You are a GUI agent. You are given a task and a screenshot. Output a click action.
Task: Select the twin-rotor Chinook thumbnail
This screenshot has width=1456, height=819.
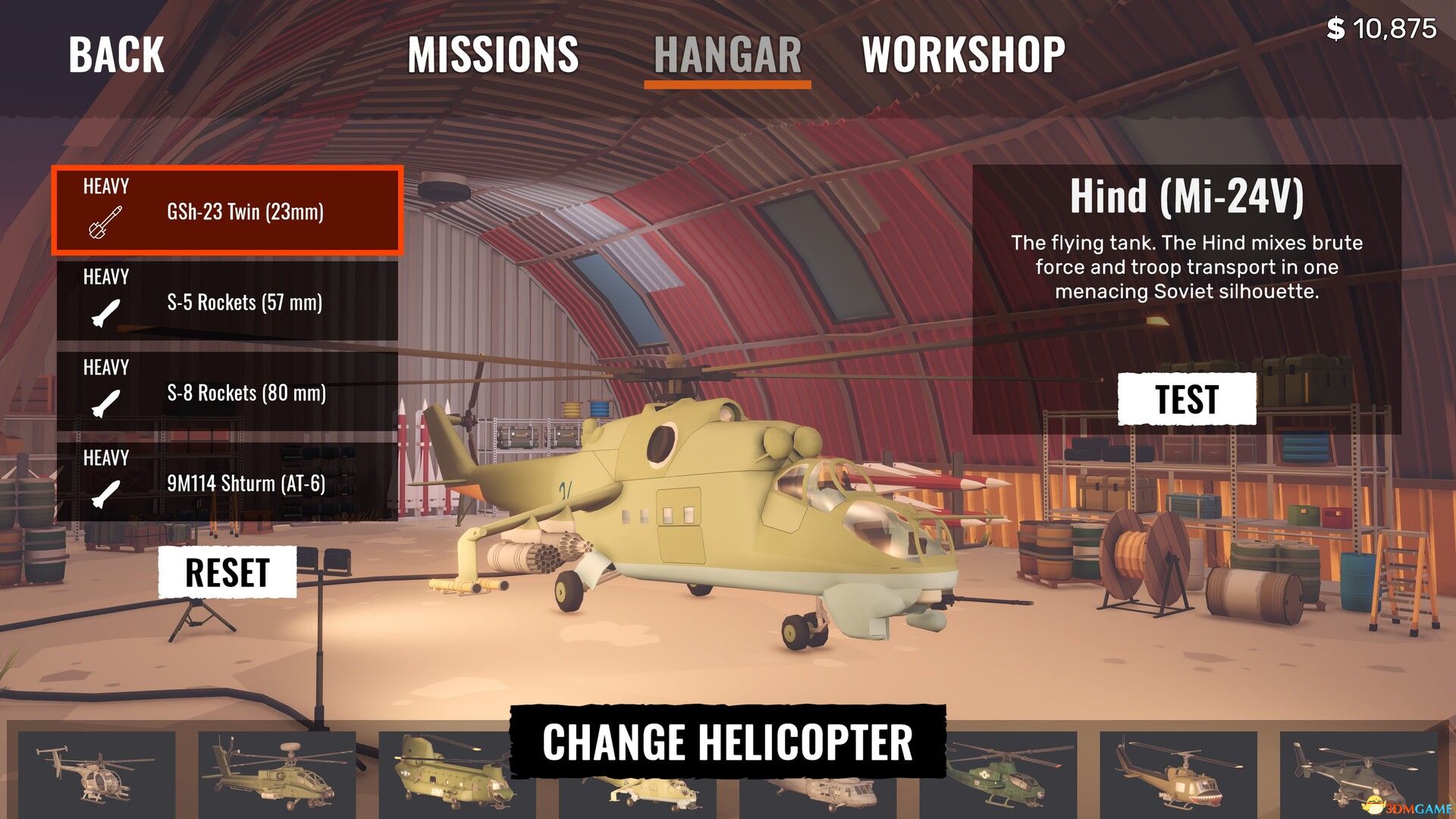pos(447,773)
